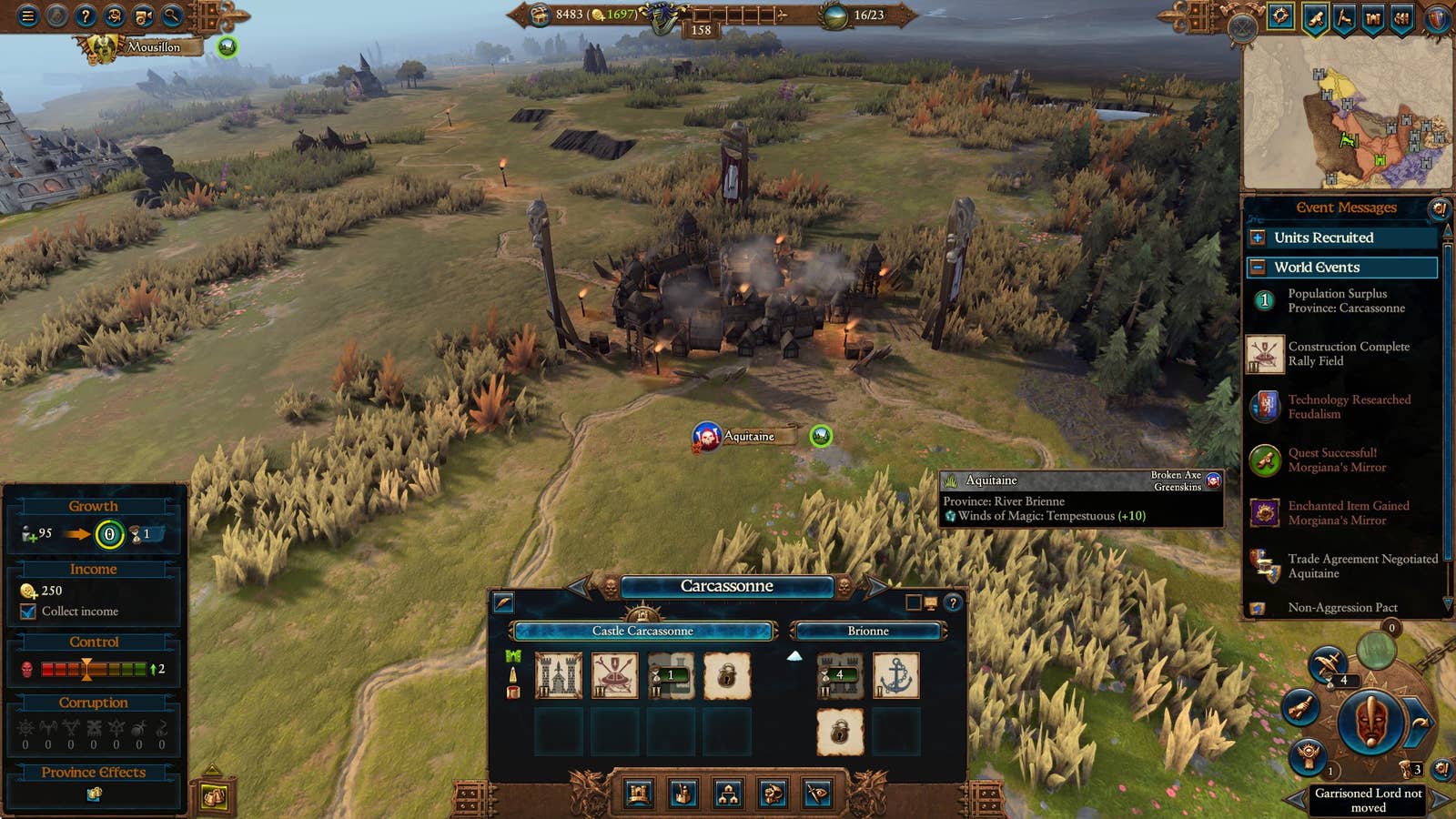The height and width of the screenshot is (819, 1456).
Task: Click the magnifying glass search icon
Action: click(x=172, y=15)
